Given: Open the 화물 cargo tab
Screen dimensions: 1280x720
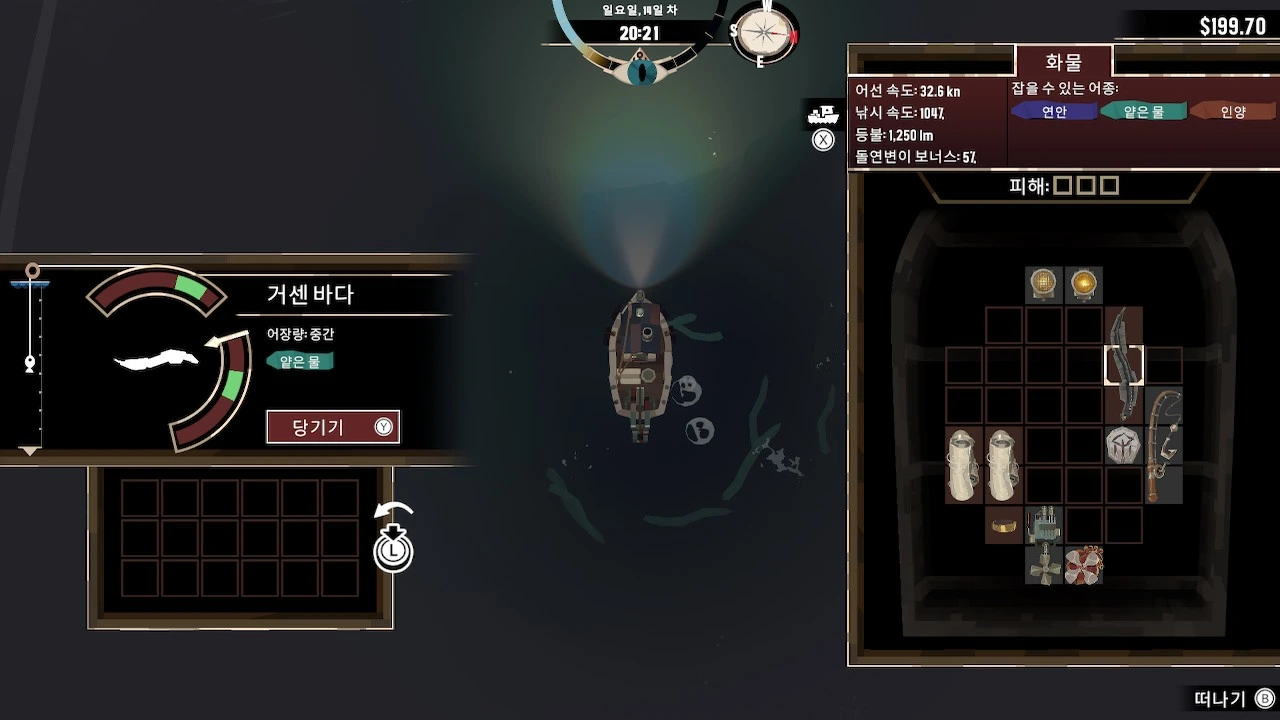Looking at the screenshot, I should [x=1063, y=62].
